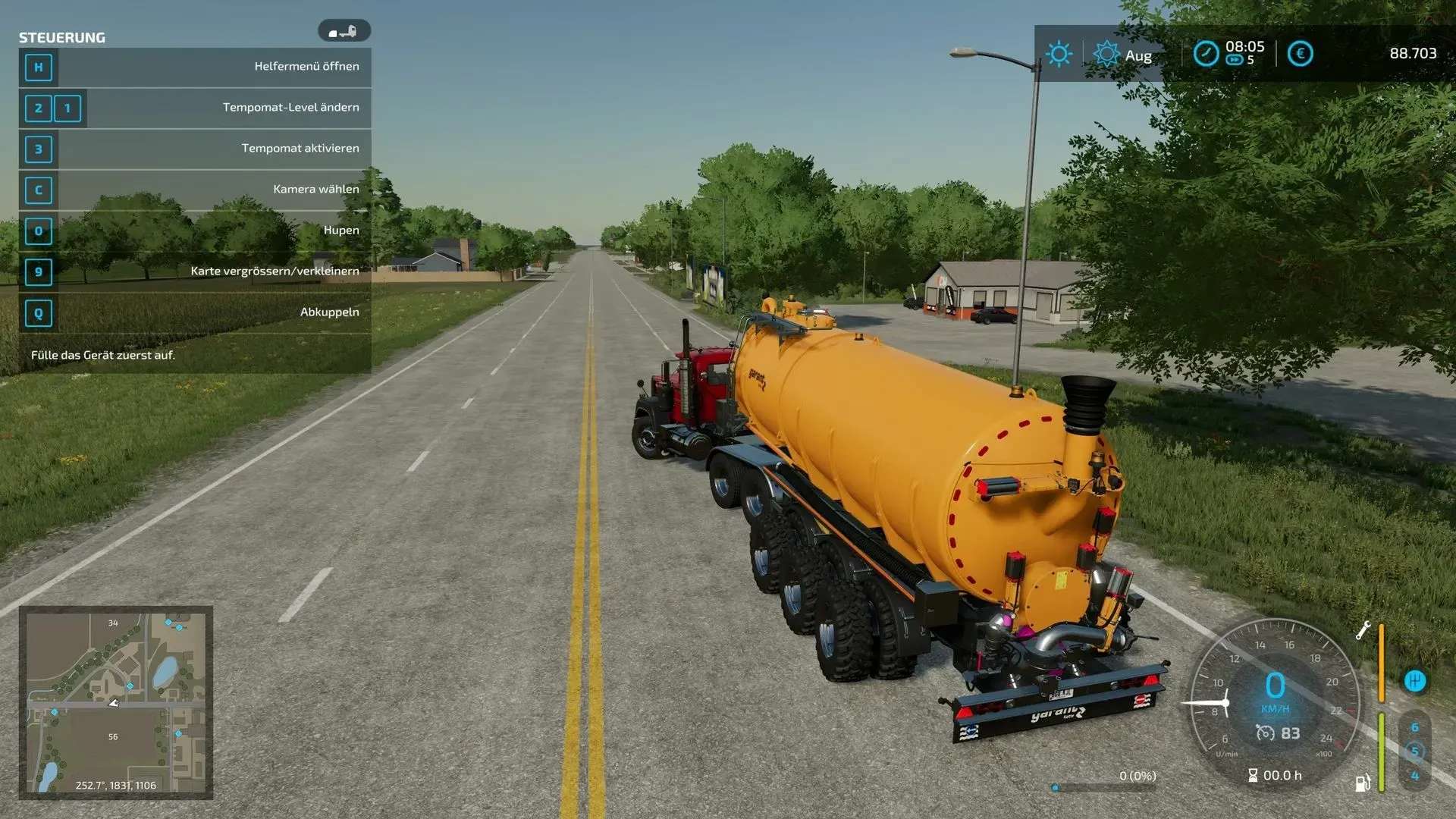Click the current weather sun icon
The image size is (1456, 819).
[x=1059, y=54]
